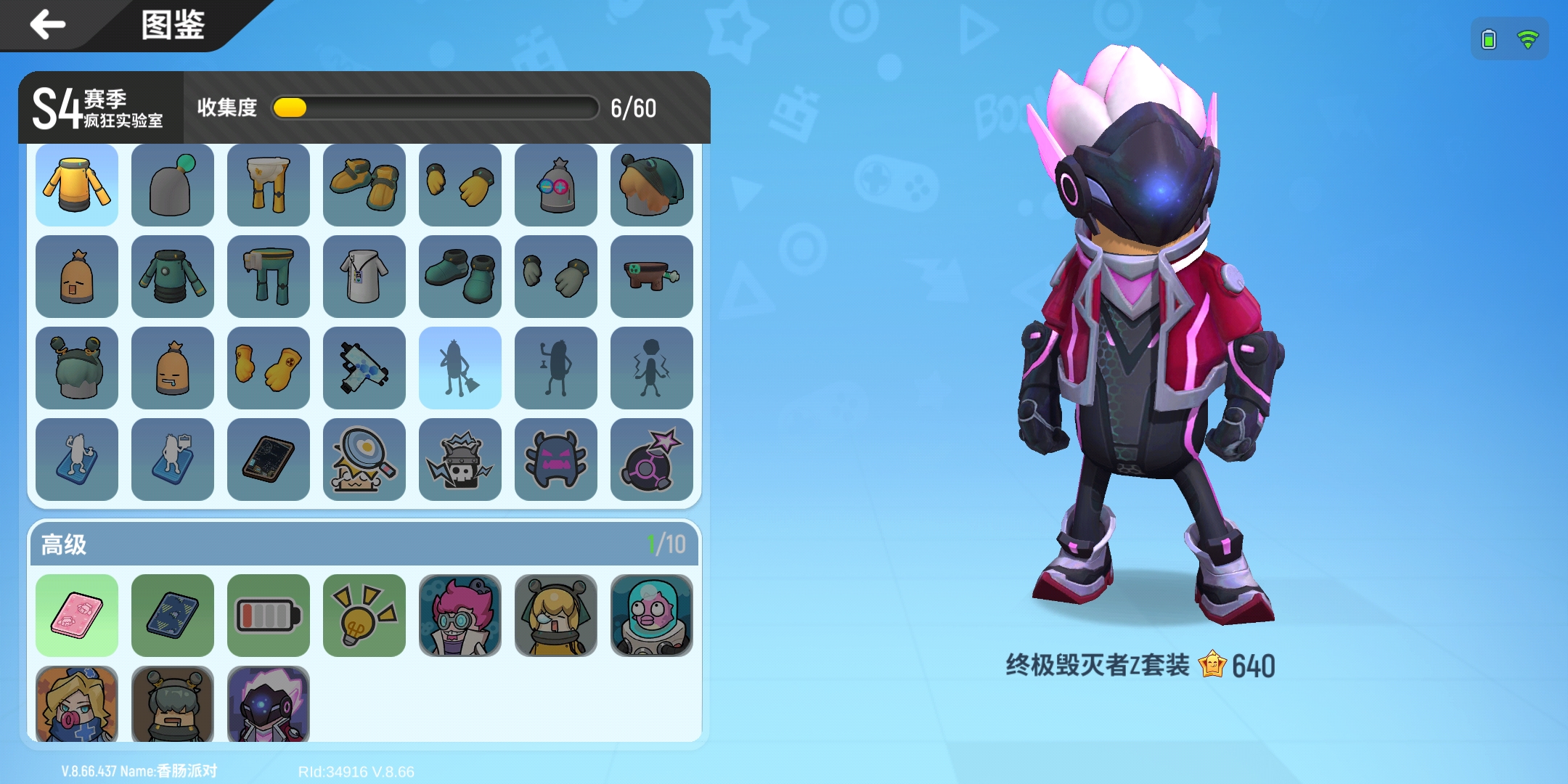The image size is (1568, 784).
Task: Open the star orb sticker entry
Action: pyautogui.click(x=651, y=460)
